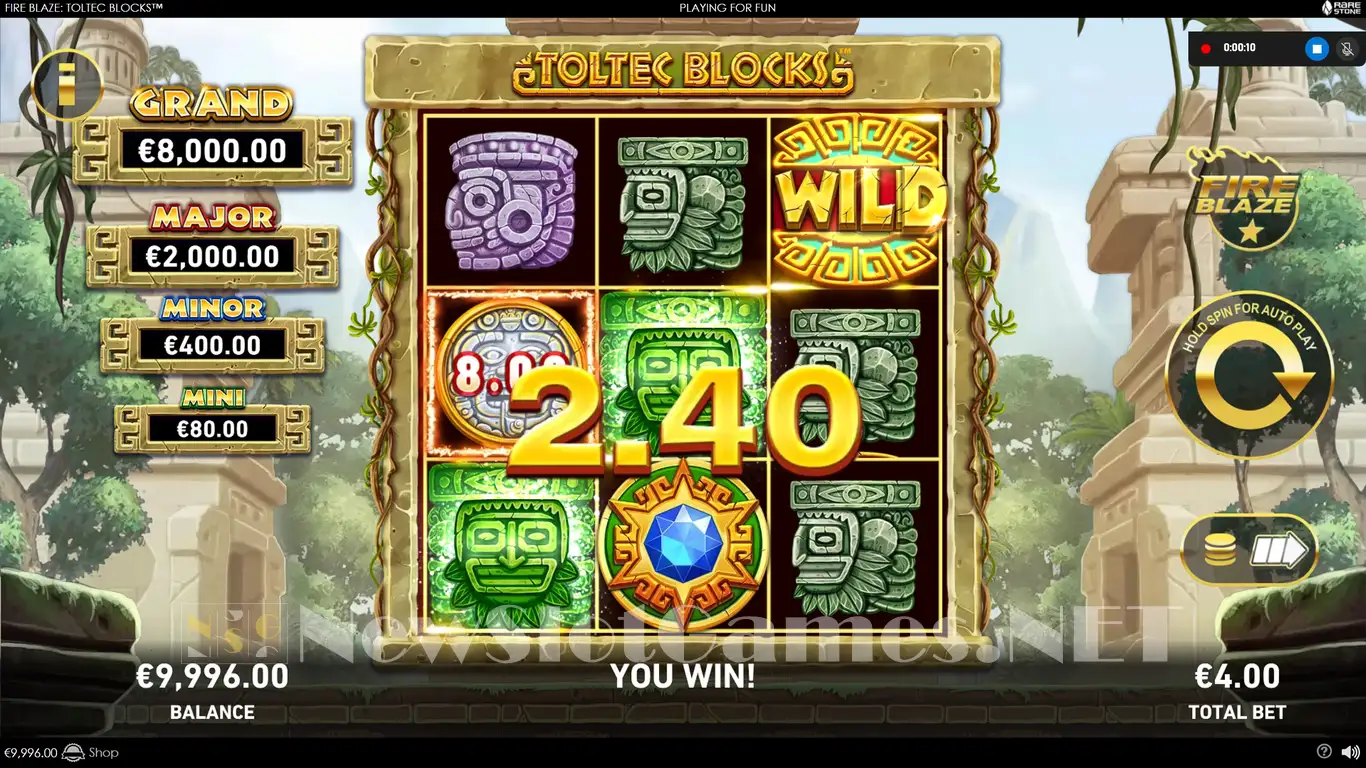
Task: Open the Shop link in bottom bar
Action: (103, 753)
